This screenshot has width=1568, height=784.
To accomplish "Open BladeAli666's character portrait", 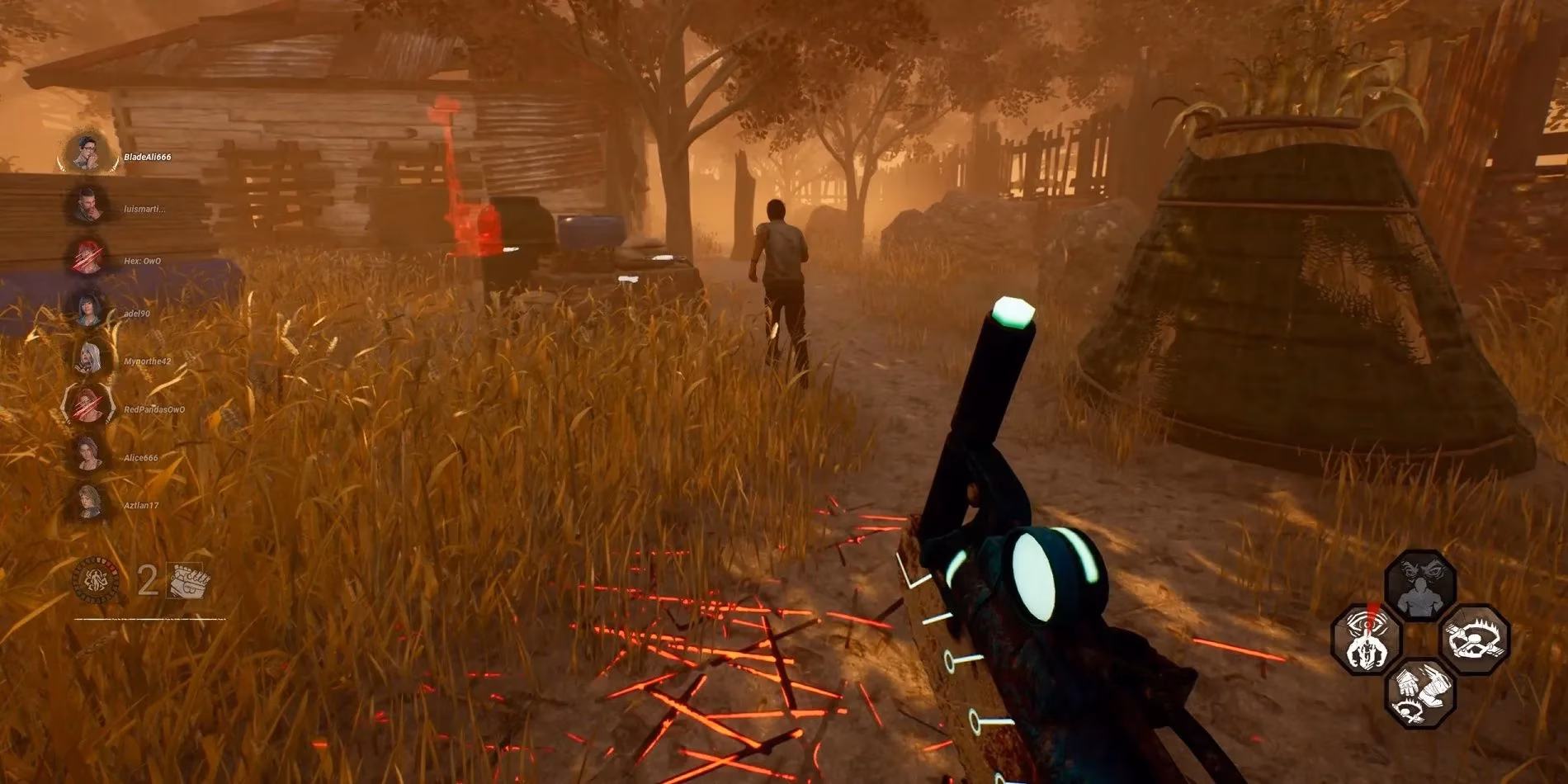I will pyautogui.click(x=87, y=154).
